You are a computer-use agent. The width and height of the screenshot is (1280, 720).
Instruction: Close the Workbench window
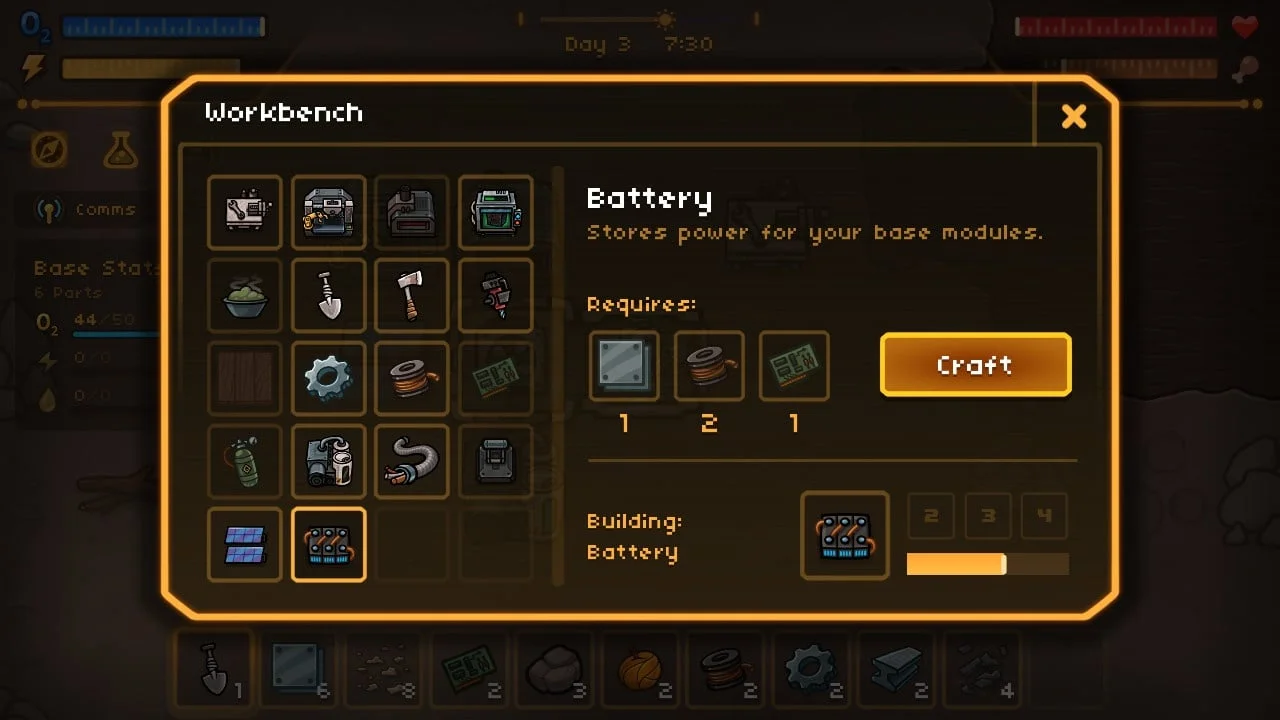point(1073,117)
